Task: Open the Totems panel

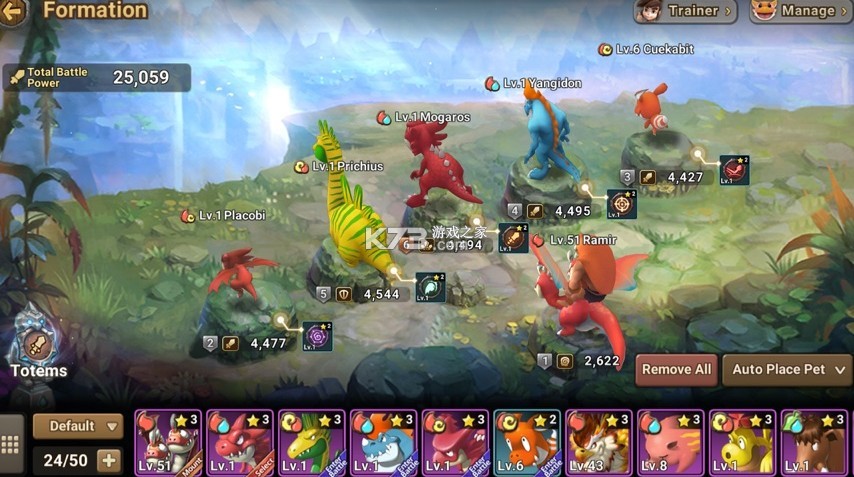Action: pos(38,347)
